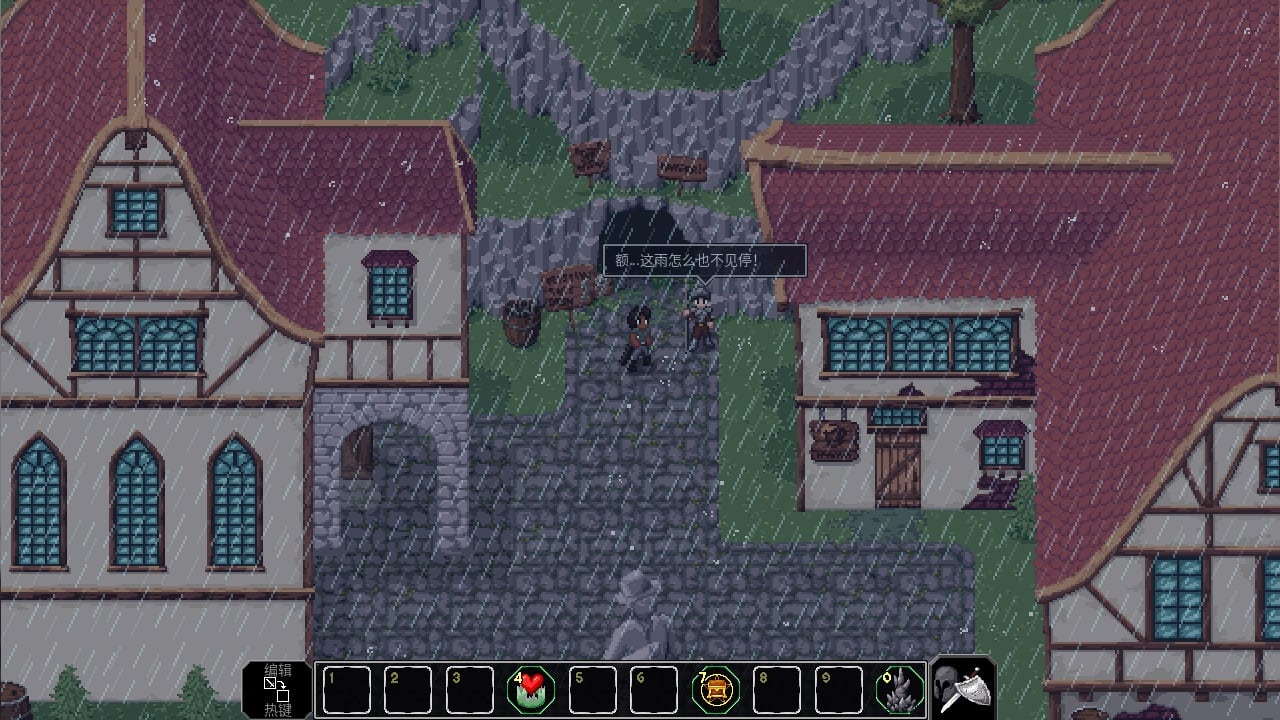1280x720 pixels.
Task: Open the helmet and shield equipment panel
Action: tap(964, 688)
